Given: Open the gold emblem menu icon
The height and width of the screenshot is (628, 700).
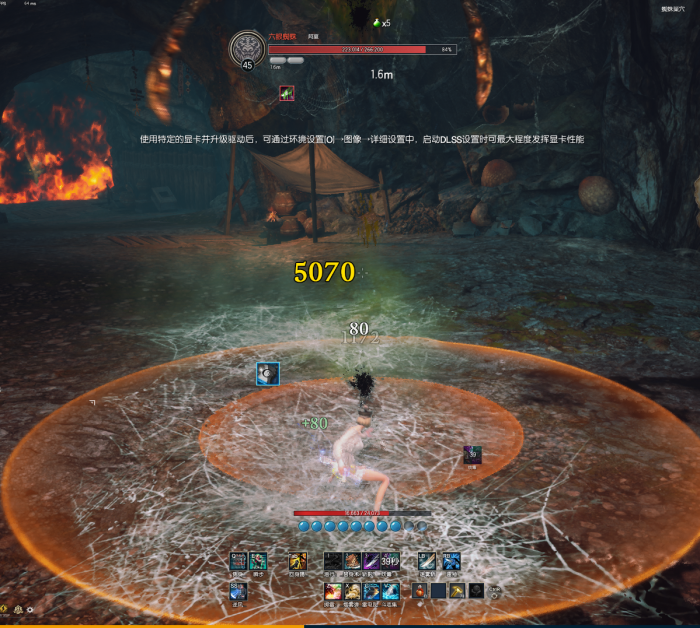Looking at the screenshot, I should (x=16, y=609).
